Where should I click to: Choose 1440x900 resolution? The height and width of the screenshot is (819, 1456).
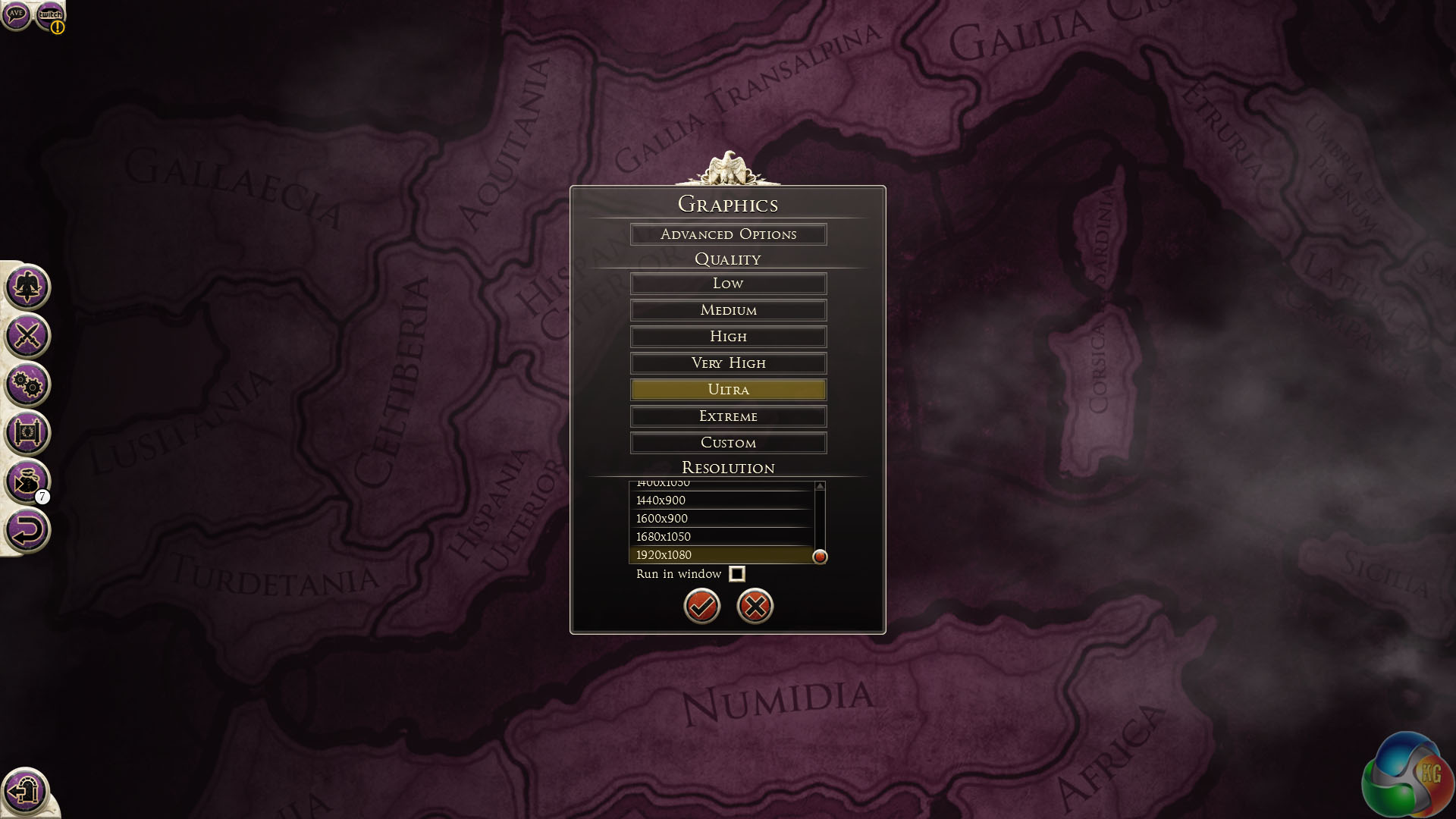720,500
